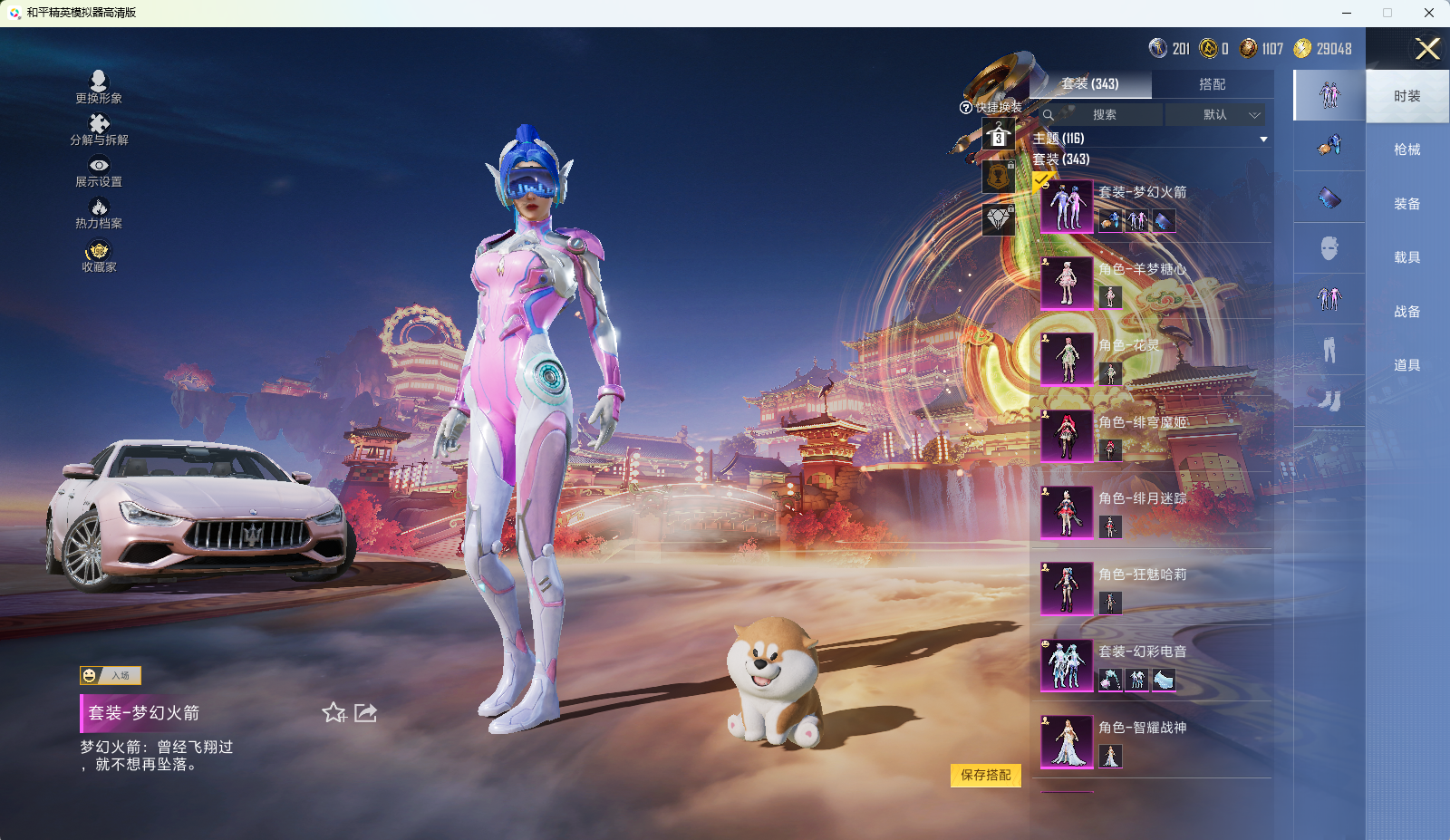This screenshot has width=1450, height=840.
Task: Open 分解与拆解 disassemble option
Action: tap(99, 130)
